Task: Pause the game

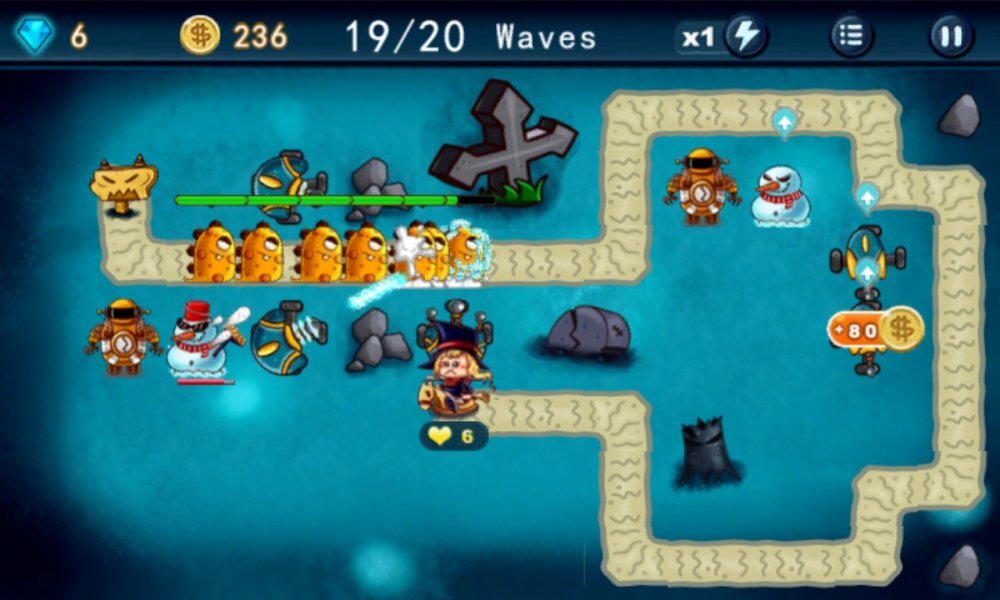Action: coord(951,38)
